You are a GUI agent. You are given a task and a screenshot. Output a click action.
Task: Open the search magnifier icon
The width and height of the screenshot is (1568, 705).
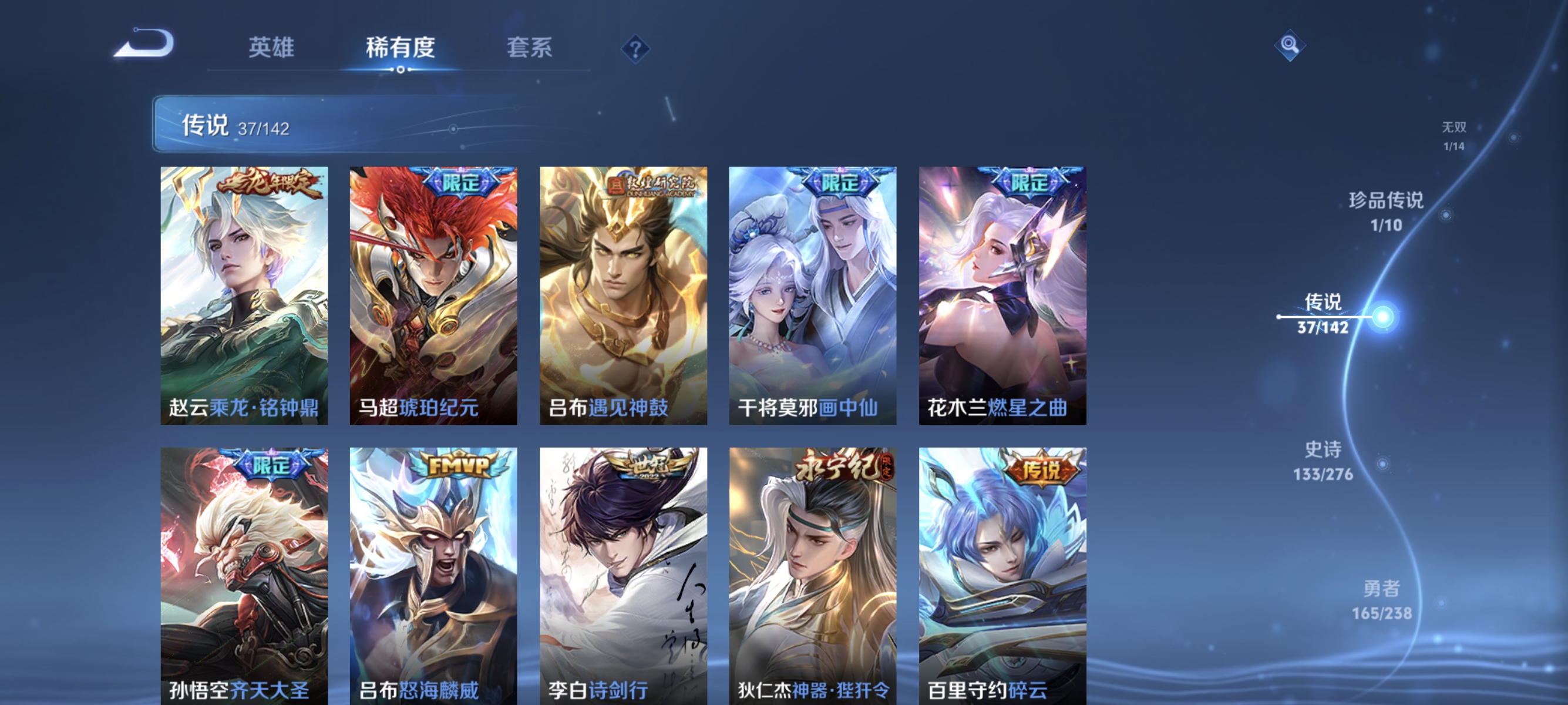pos(1290,45)
